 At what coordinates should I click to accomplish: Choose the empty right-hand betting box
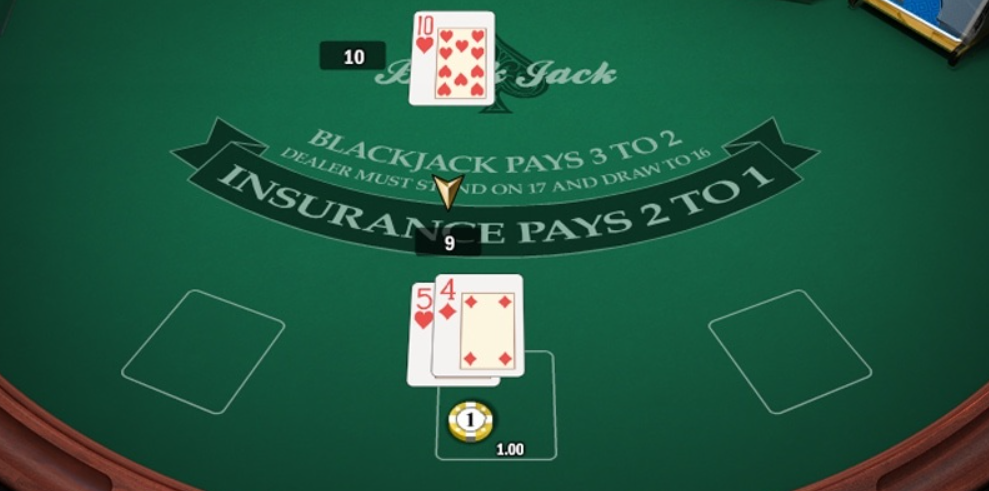(789, 351)
